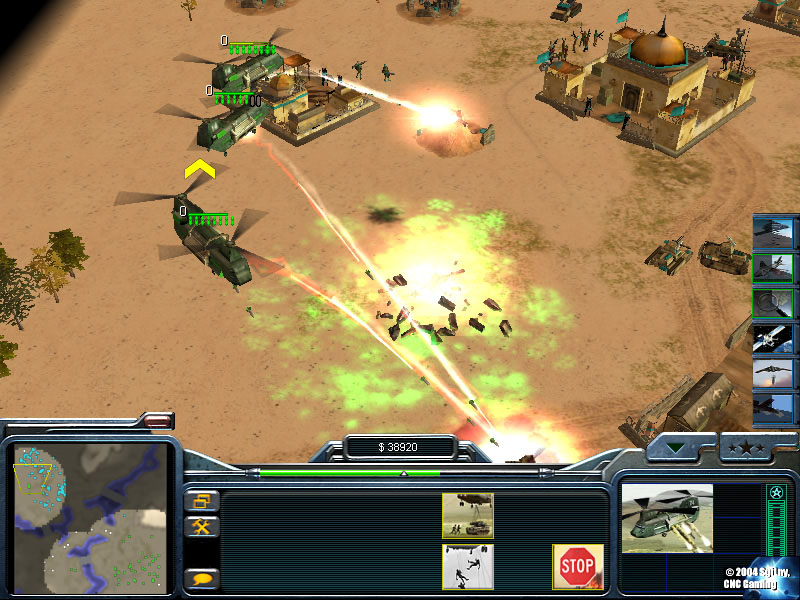Launch the aircraft dropping bomb power
The image size is (800, 600).
click(772, 372)
